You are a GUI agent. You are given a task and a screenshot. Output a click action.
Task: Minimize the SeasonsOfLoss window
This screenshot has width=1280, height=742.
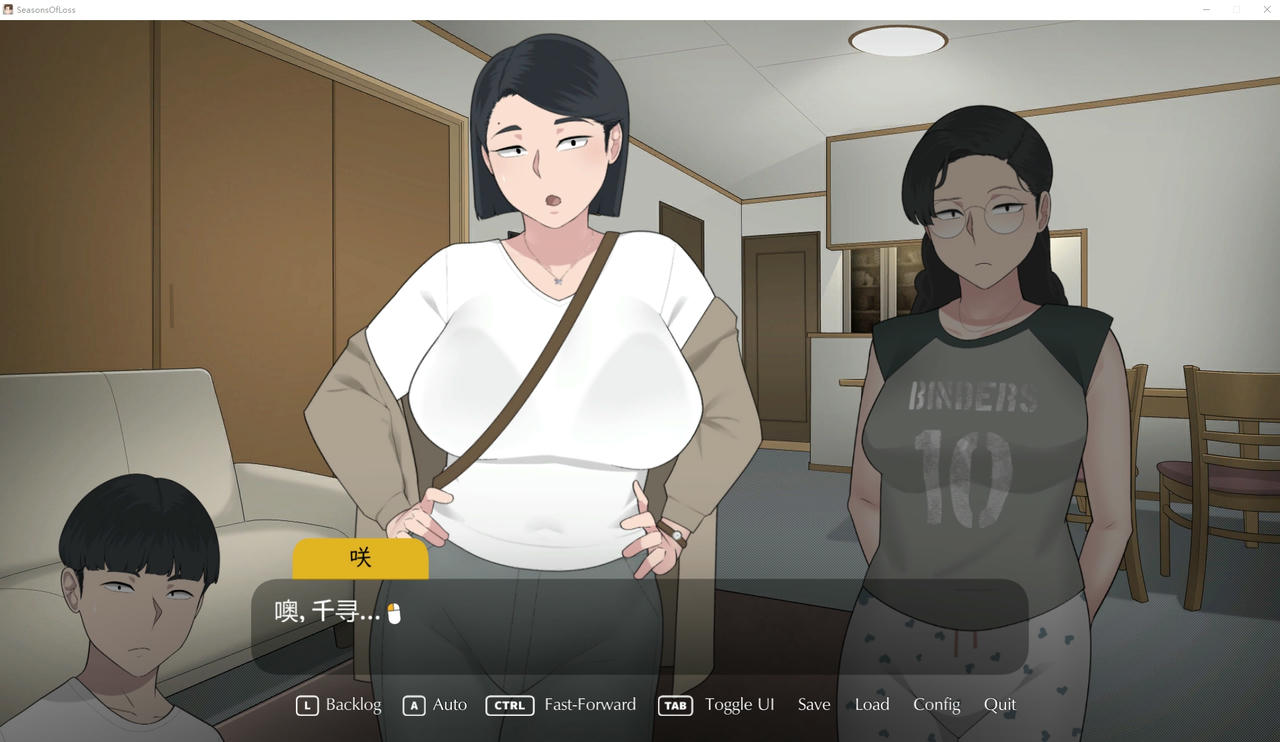click(1205, 9)
